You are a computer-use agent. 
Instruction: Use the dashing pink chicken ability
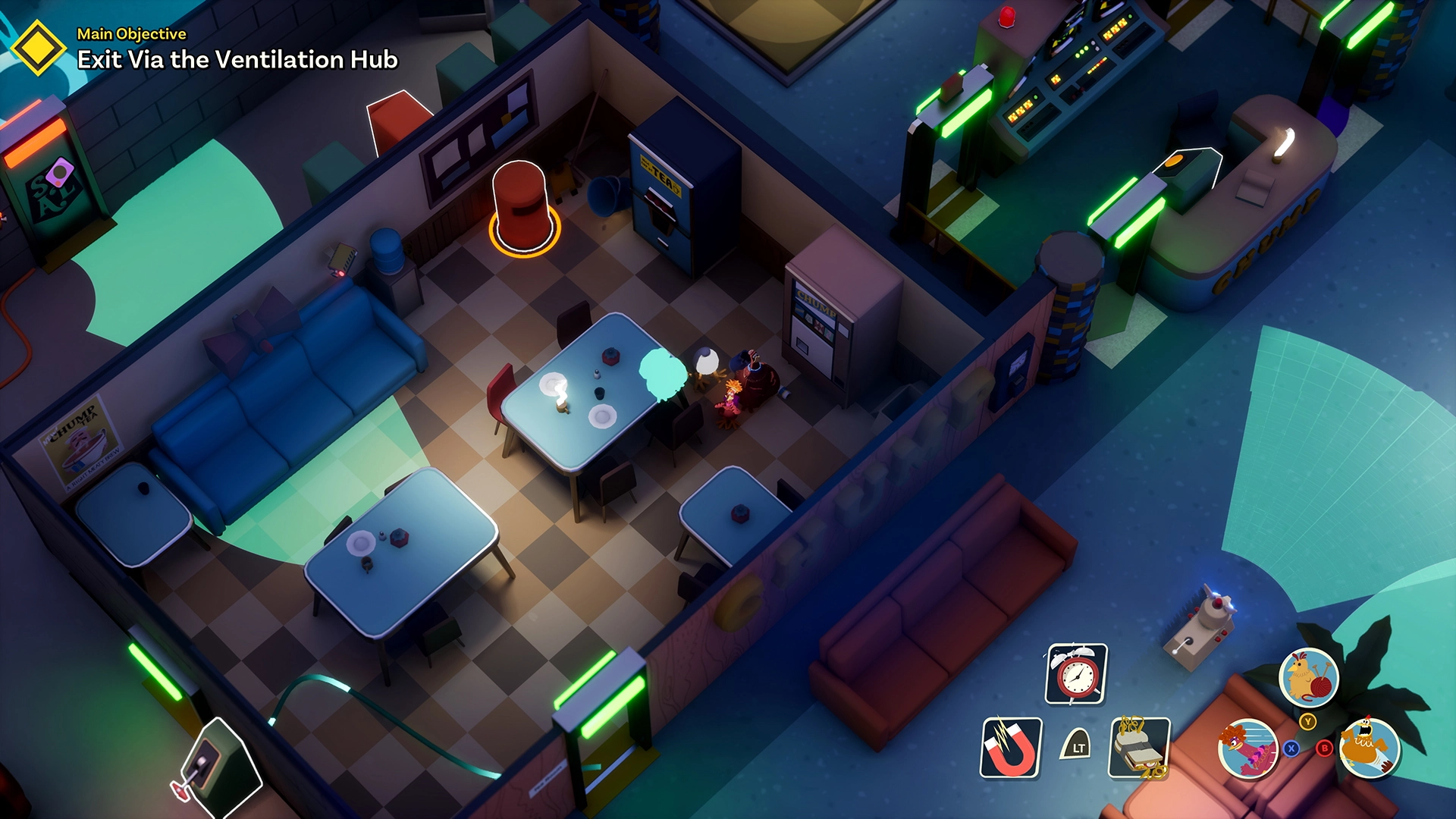[x=1247, y=748]
